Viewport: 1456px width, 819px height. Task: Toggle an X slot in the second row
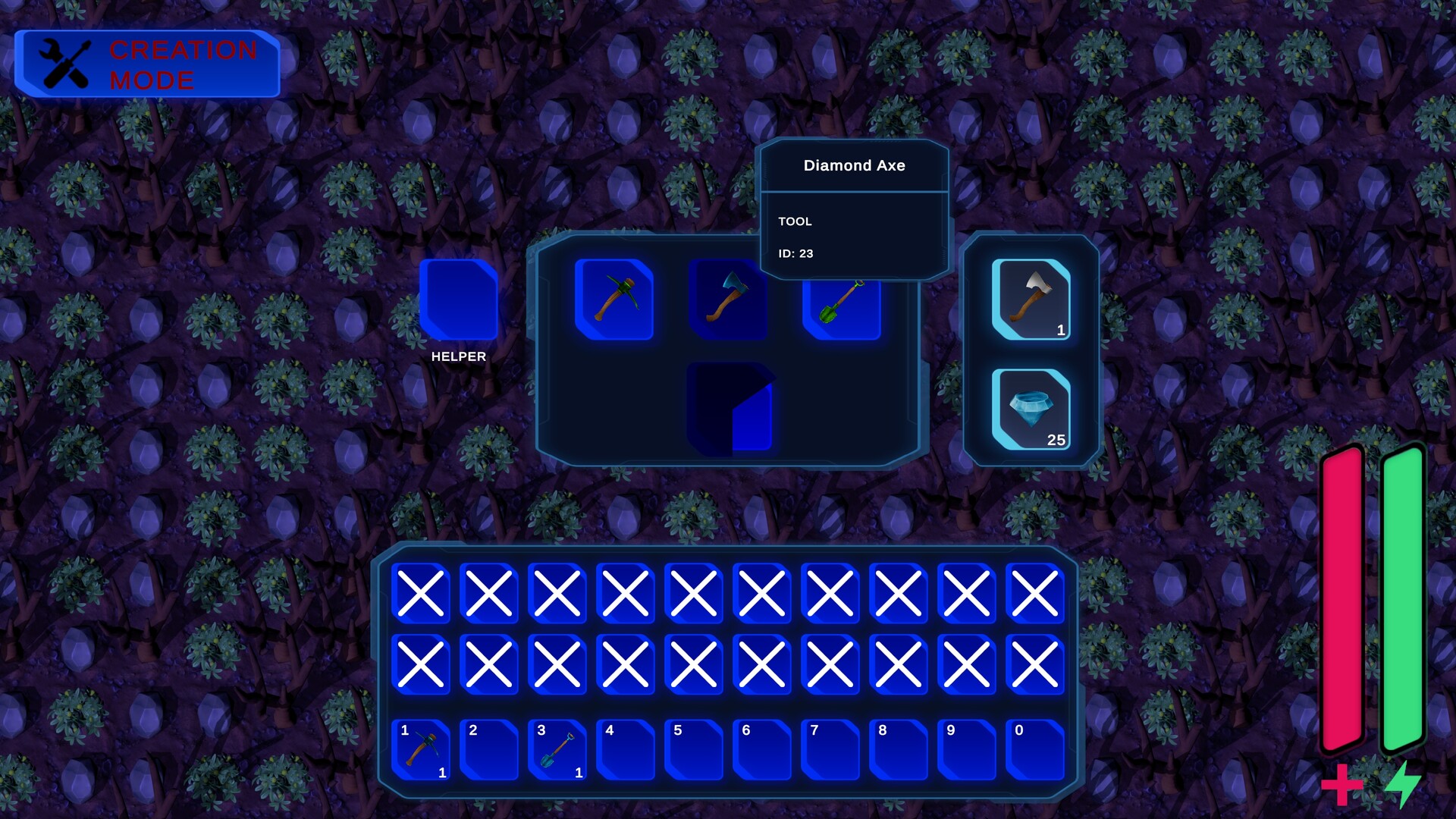coord(489,664)
